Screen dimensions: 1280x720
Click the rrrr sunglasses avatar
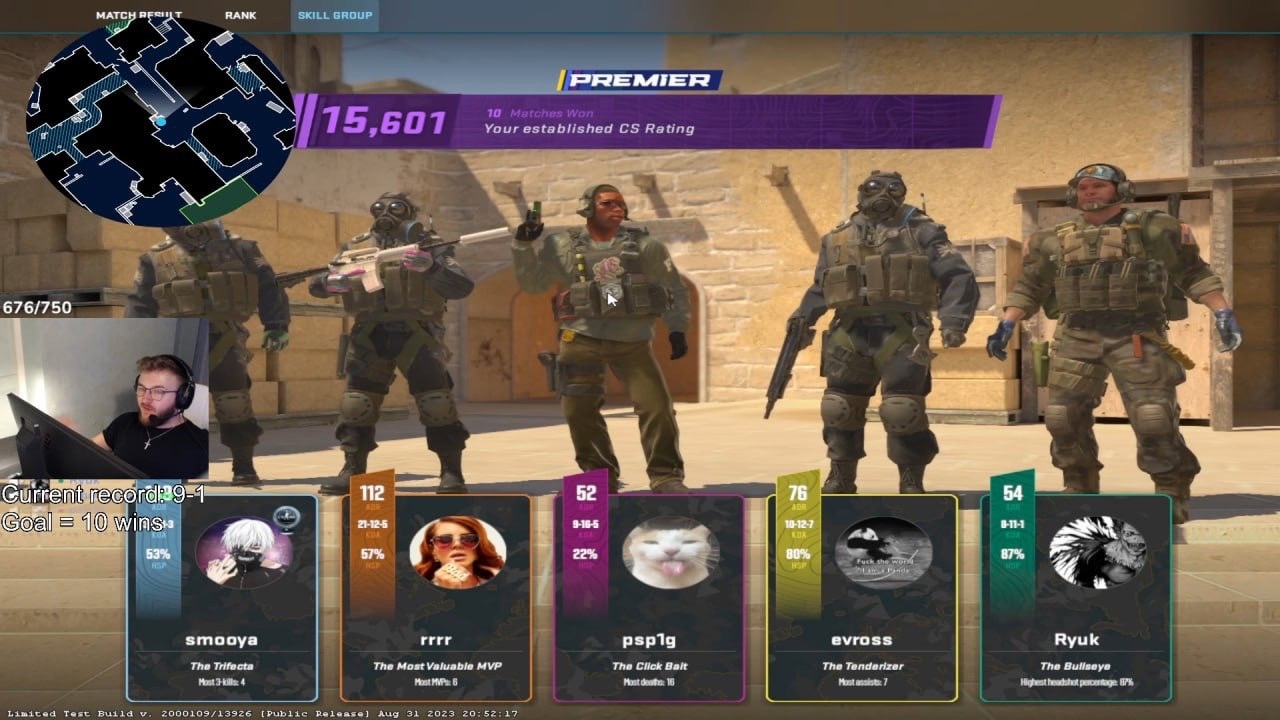click(458, 553)
